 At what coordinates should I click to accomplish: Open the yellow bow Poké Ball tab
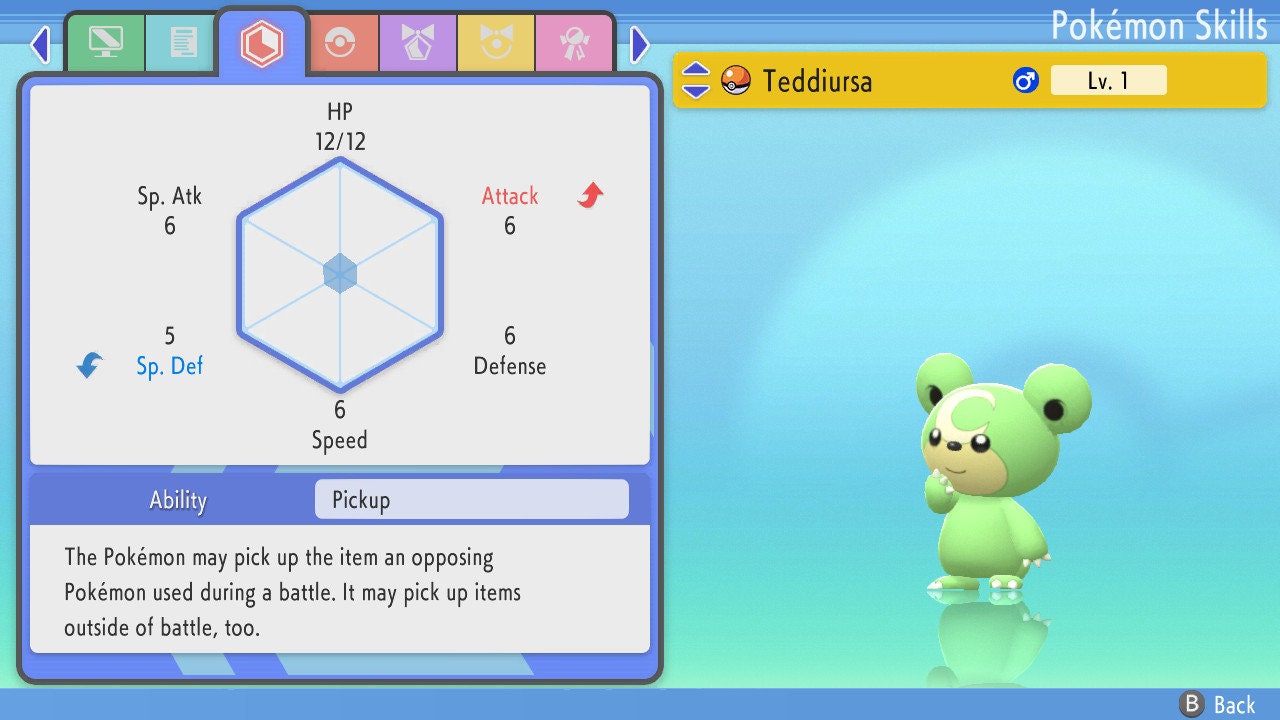(x=496, y=43)
